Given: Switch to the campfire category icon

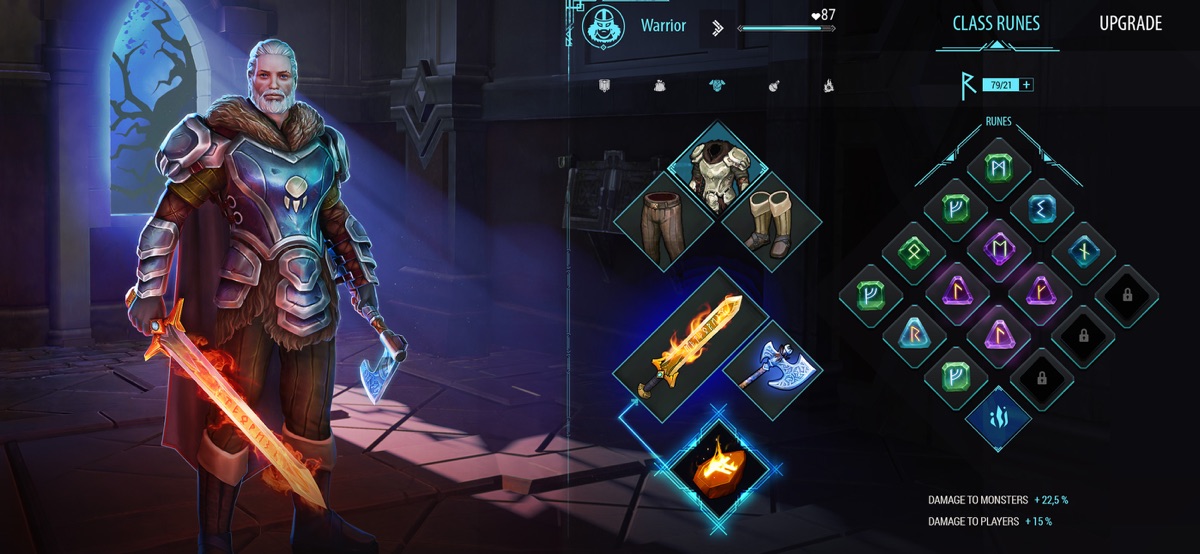Looking at the screenshot, I should pyautogui.click(x=828, y=86).
